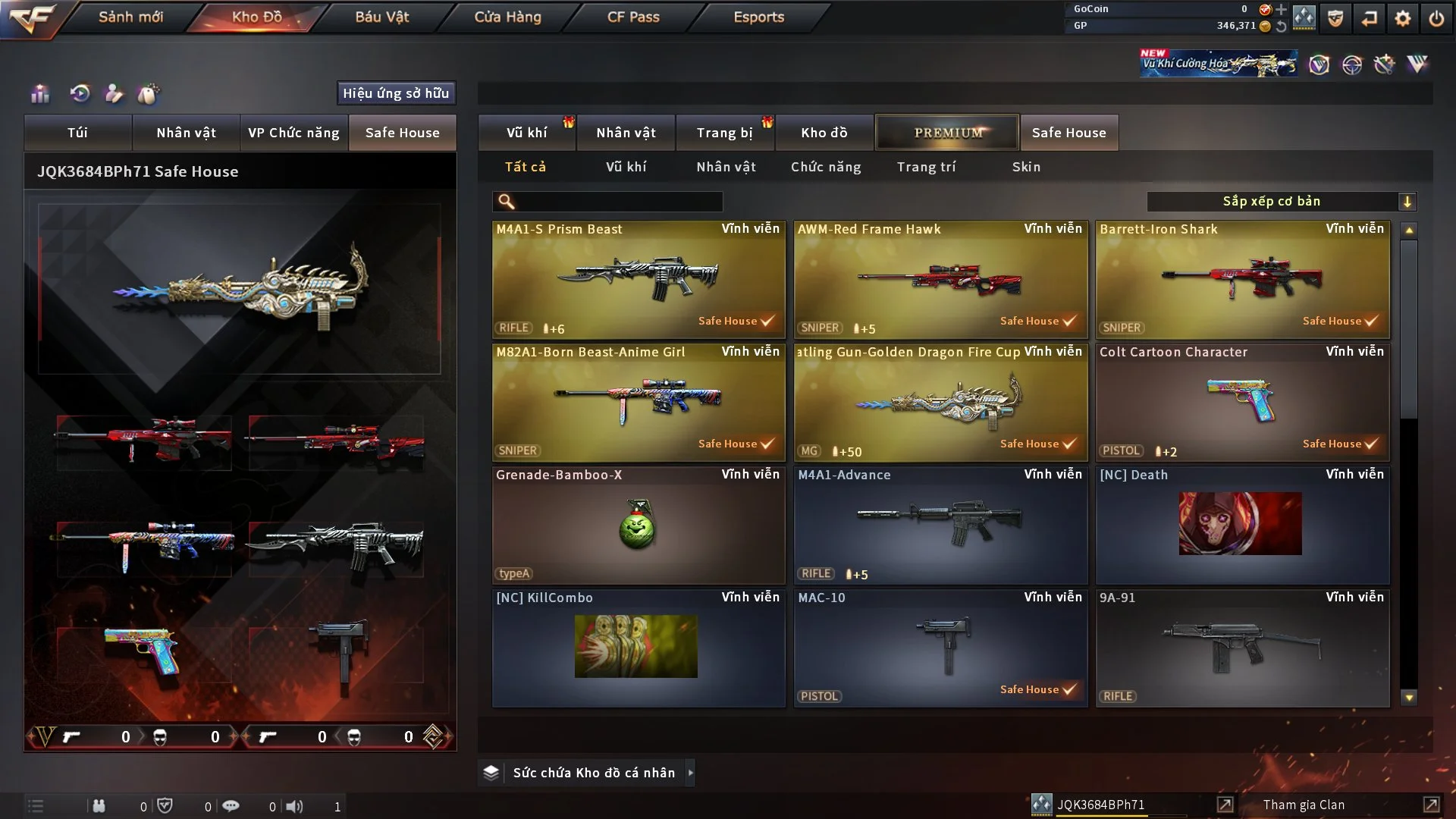This screenshot has width=1456, height=819.
Task: Select the Grenade-Bamboo-X item
Action: click(639, 525)
